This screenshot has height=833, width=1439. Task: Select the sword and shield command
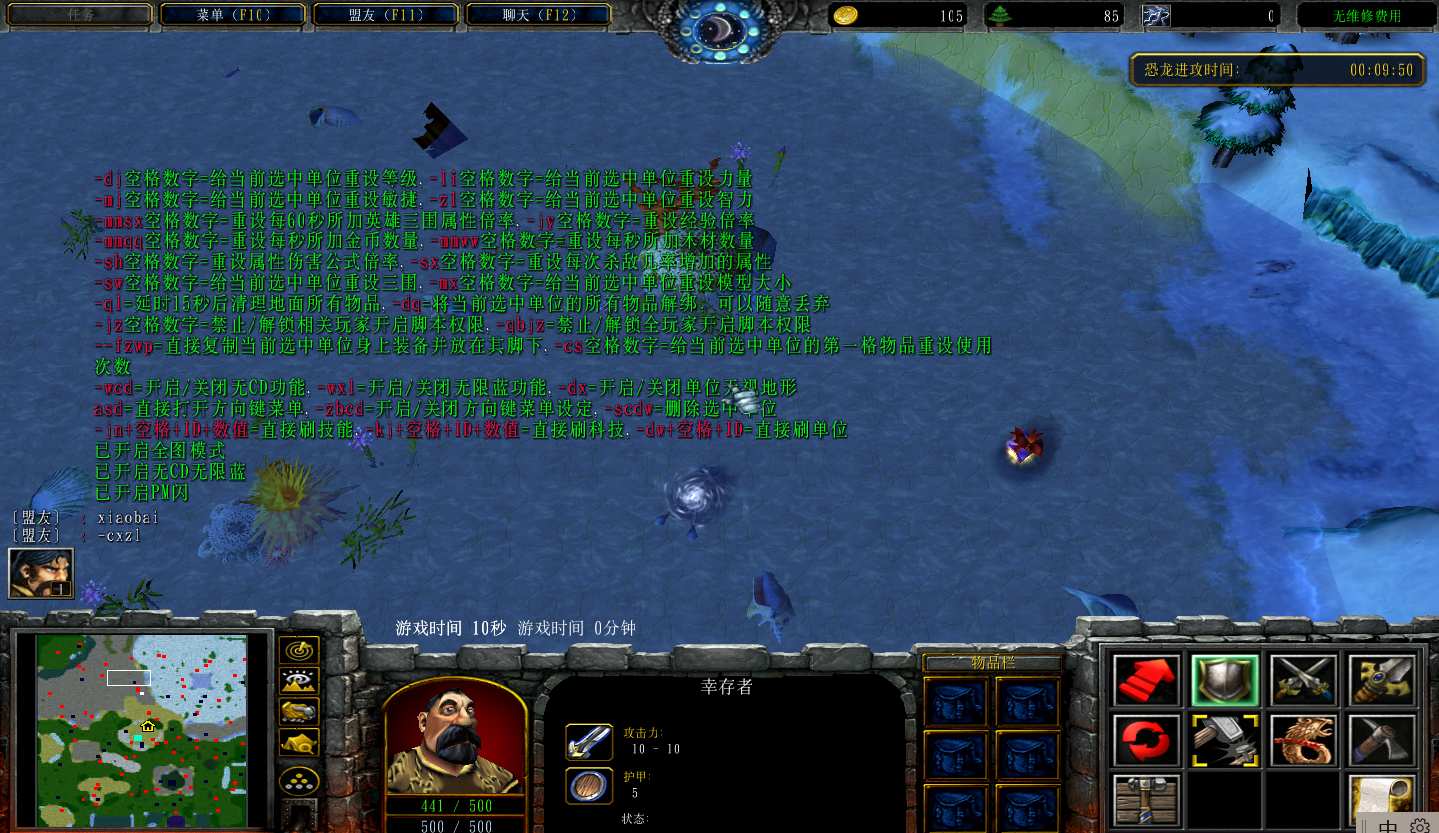click(1382, 681)
